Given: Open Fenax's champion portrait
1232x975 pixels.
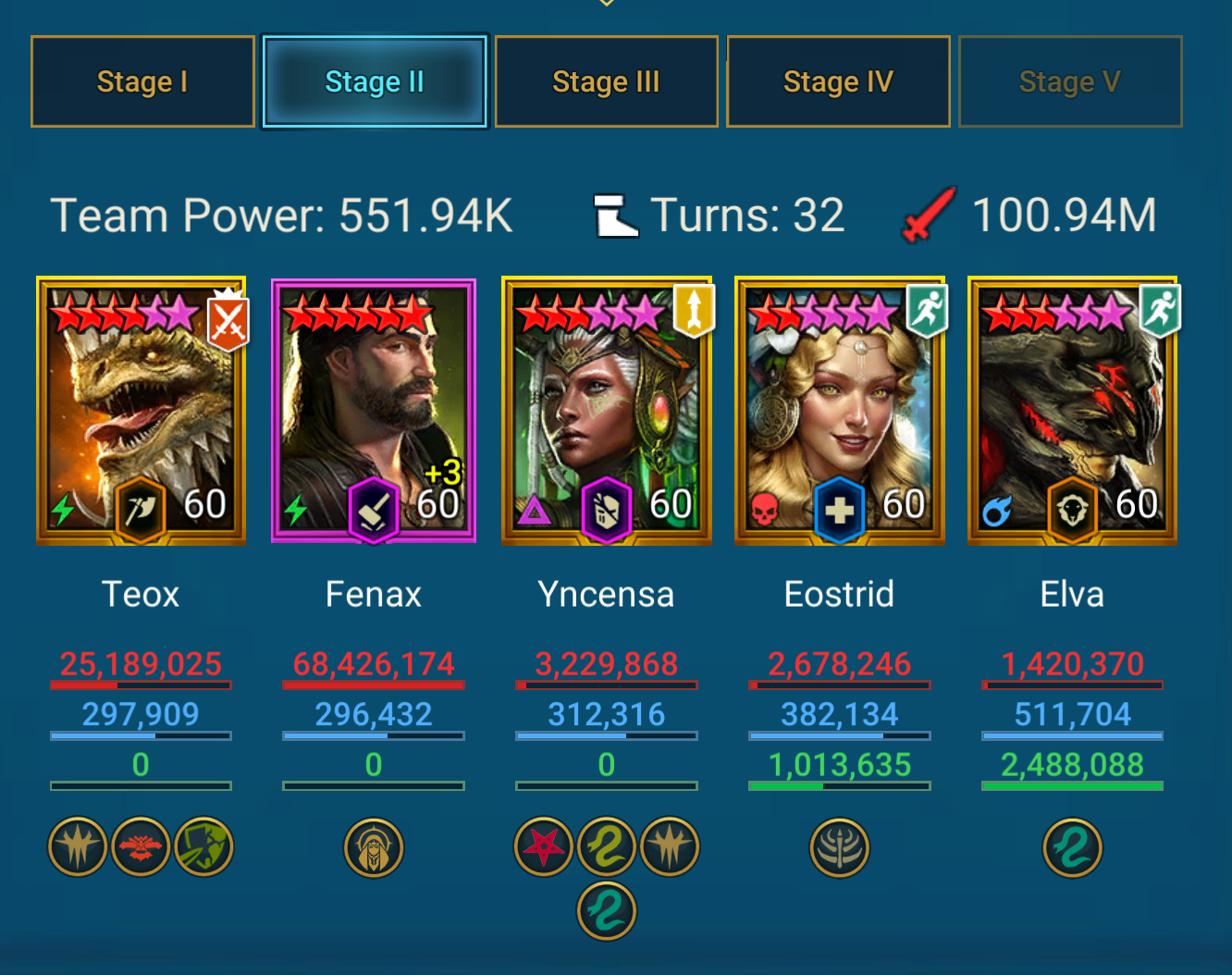Looking at the screenshot, I should pyautogui.click(x=374, y=409).
